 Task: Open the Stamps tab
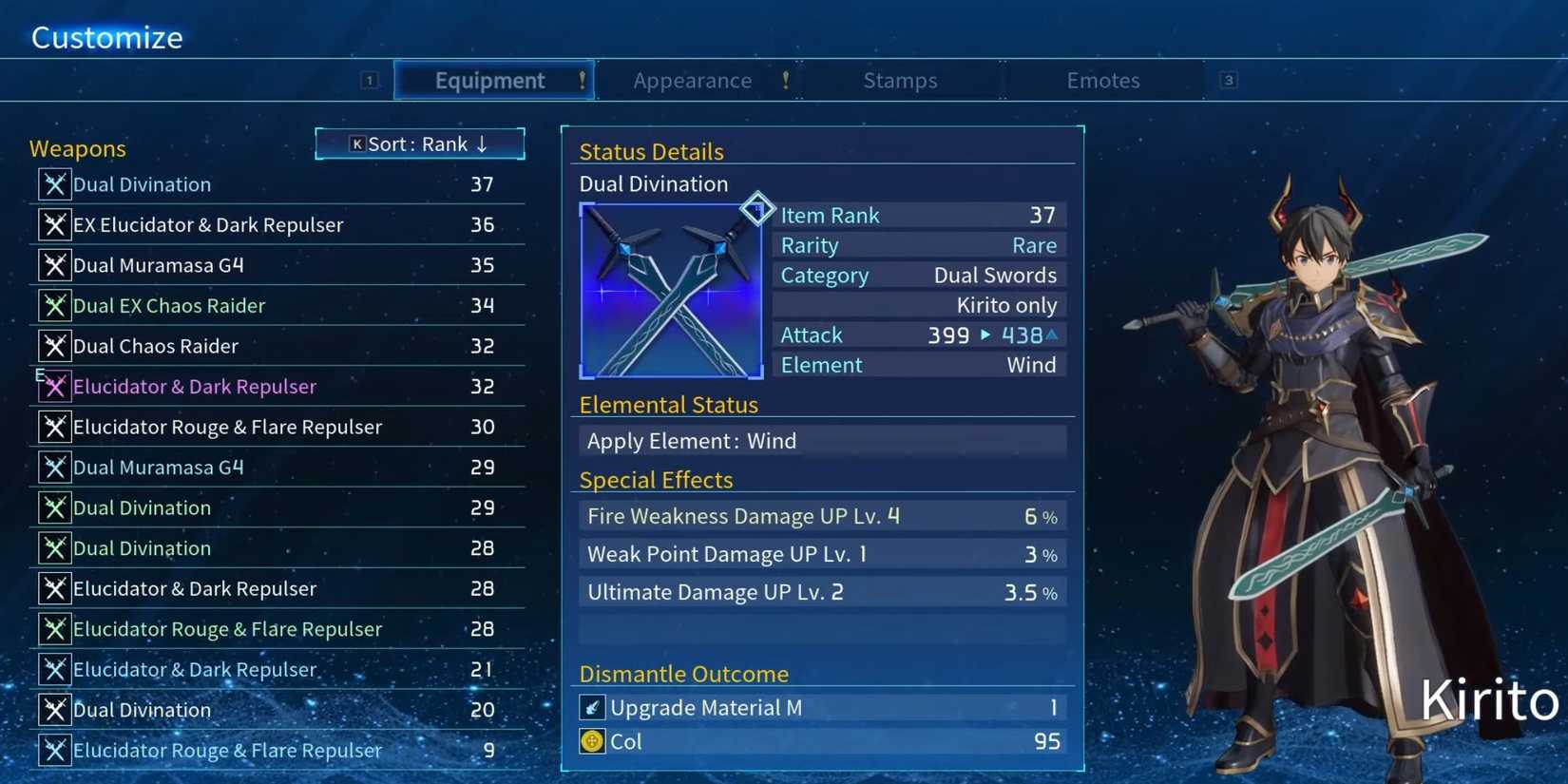(x=900, y=80)
